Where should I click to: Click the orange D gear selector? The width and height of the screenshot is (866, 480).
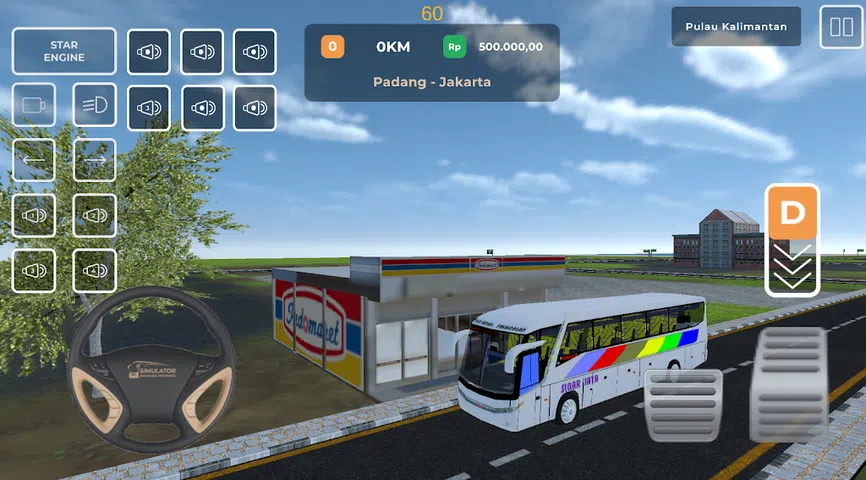(x=792, y=213)
